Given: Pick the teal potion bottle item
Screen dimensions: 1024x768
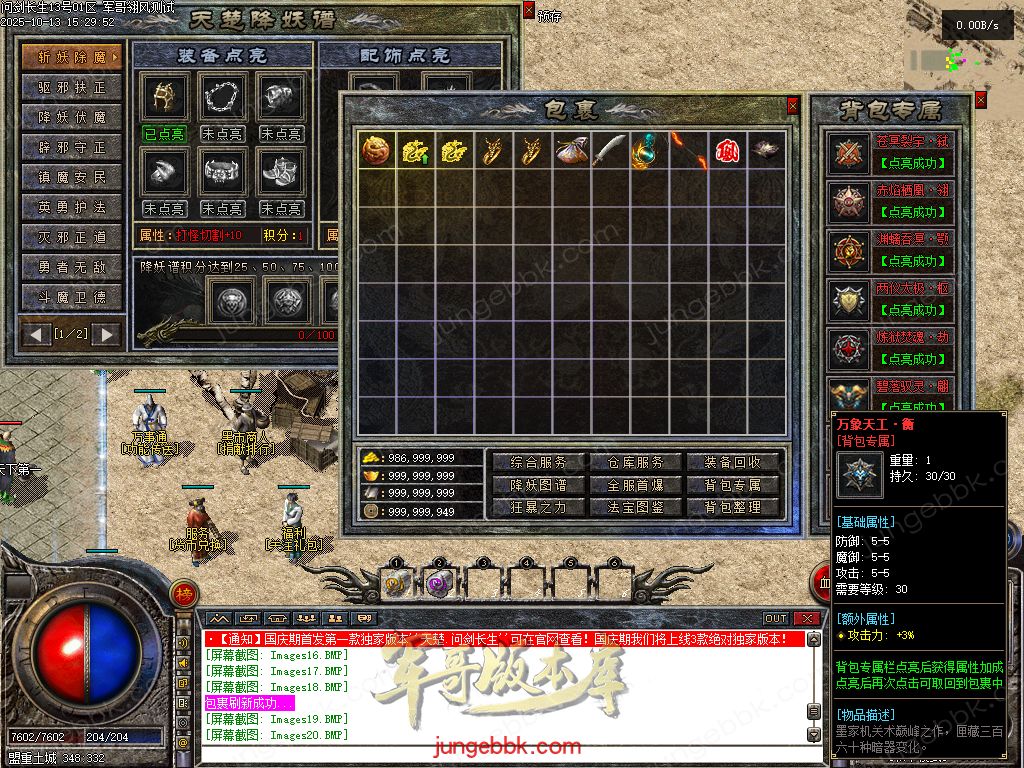Looking at the screenshot, I should click(648, 150).
